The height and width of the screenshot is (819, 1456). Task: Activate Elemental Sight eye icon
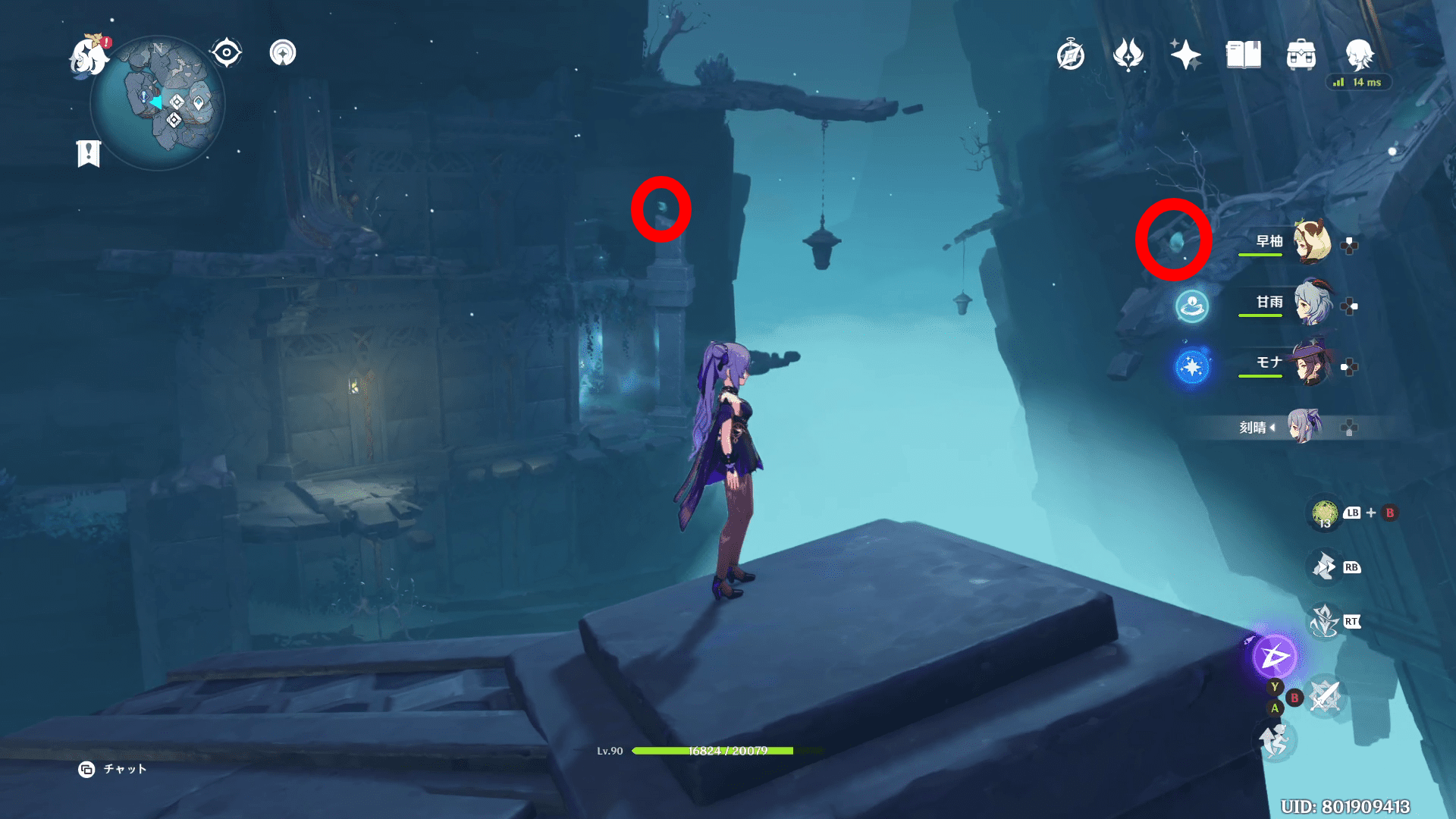click(x=226, y=53)
